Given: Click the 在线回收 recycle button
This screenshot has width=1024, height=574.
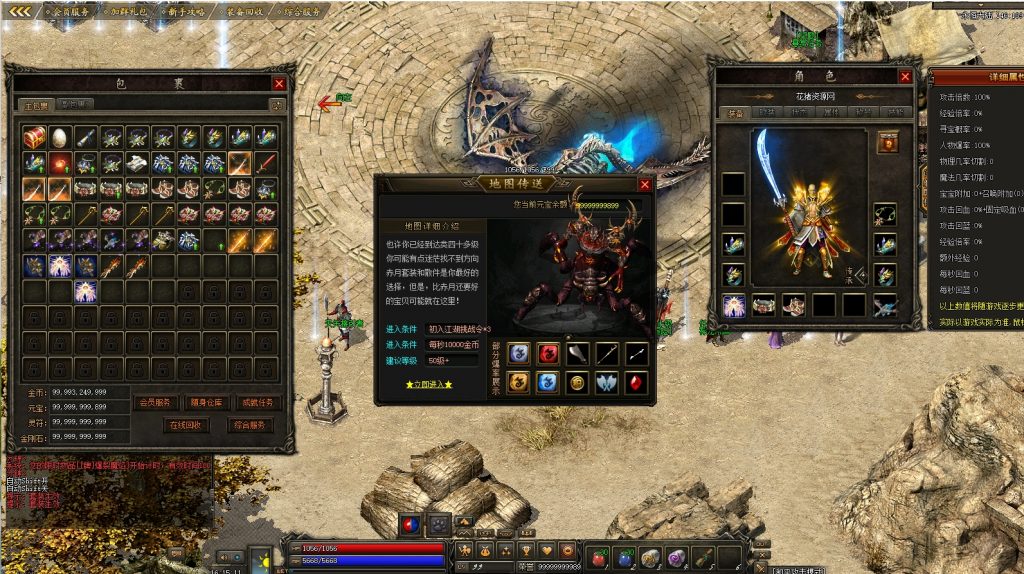Looking at the screenshot, I should tap(186, 425).
